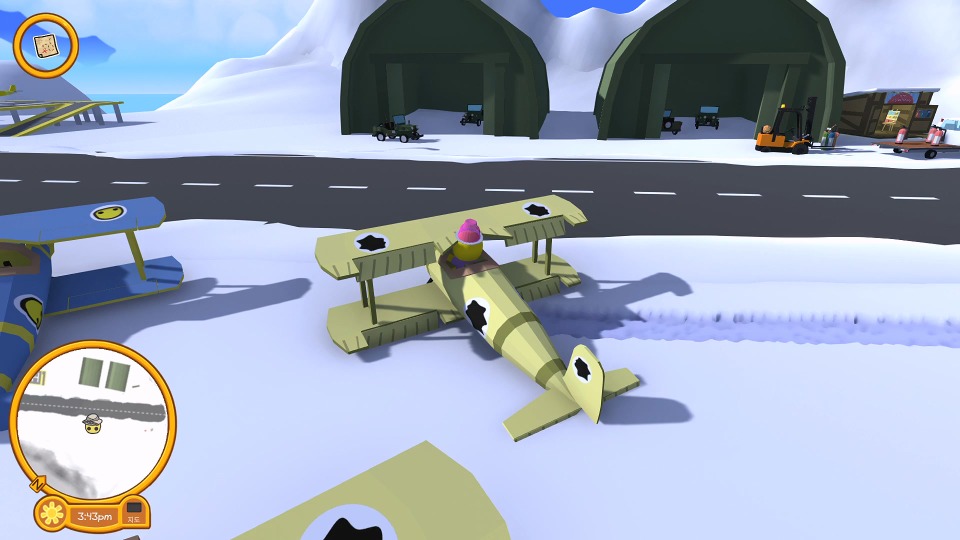The image size is (960, 540).
Task: Click the sun weather icon
Action: pos(51,515)
